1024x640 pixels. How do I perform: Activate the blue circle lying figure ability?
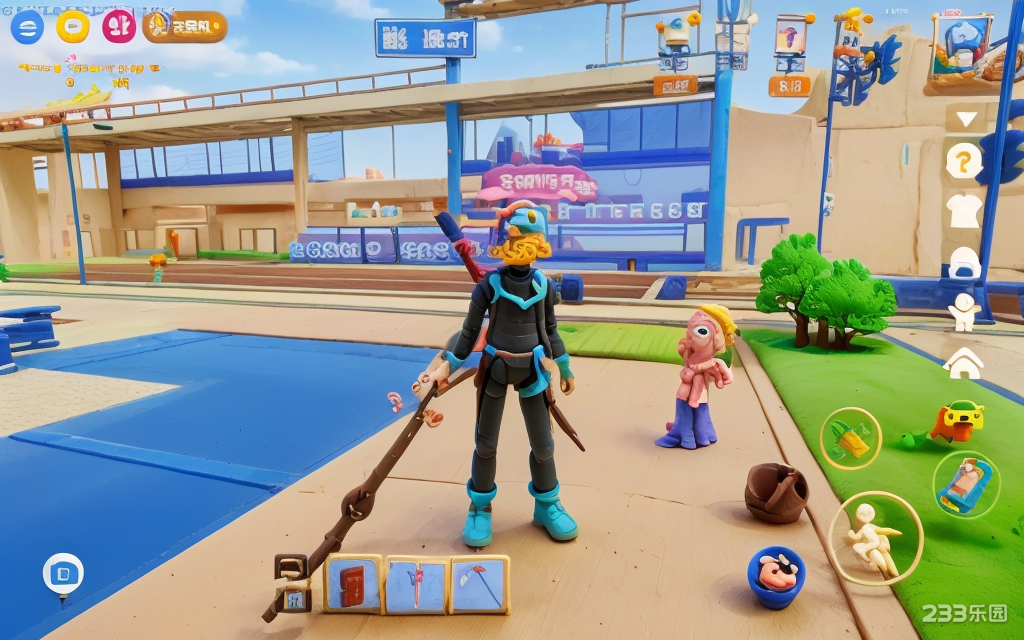(x=965, y=484)
